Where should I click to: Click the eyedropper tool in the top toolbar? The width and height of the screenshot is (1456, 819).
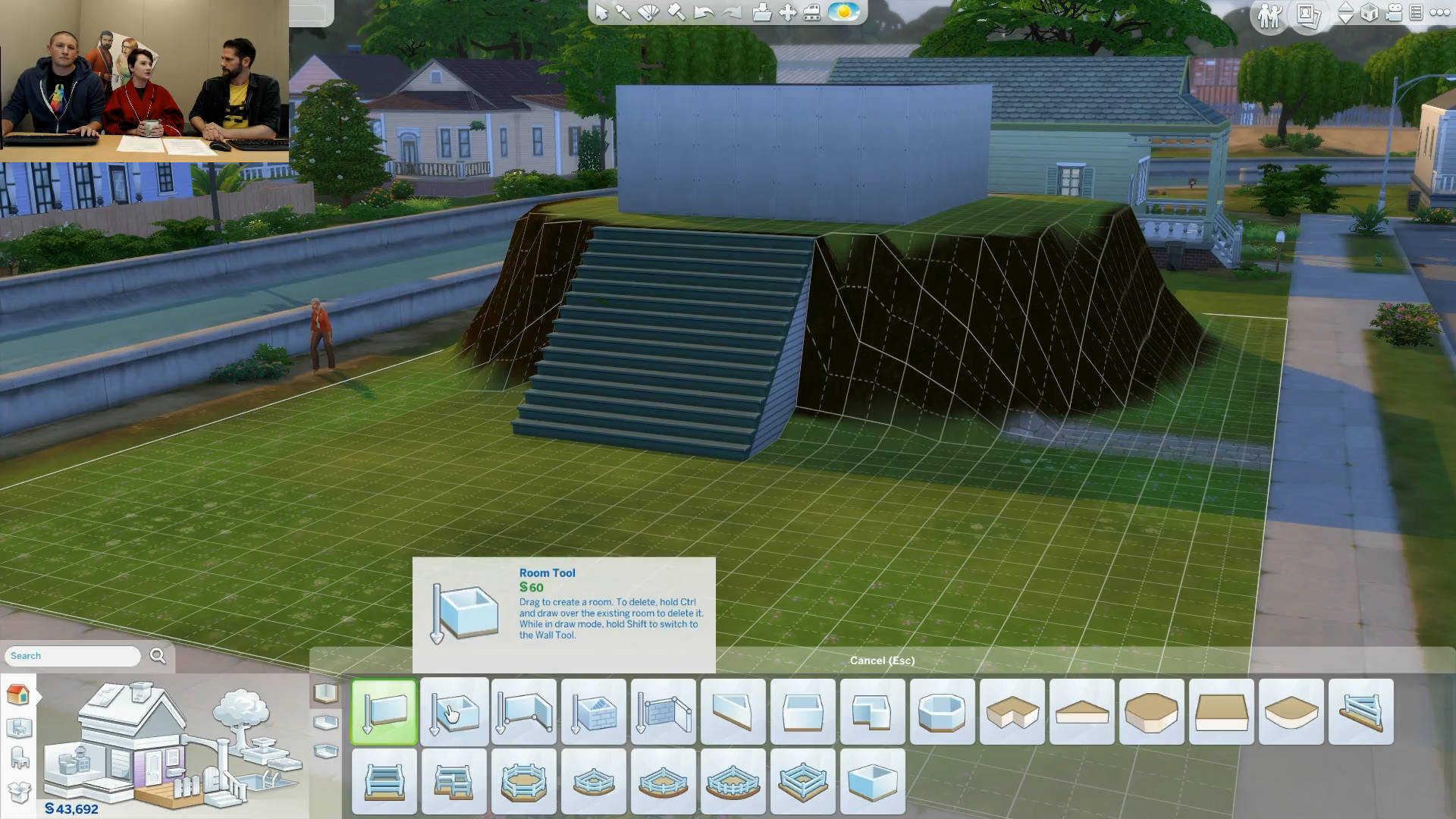coord(623,13)
